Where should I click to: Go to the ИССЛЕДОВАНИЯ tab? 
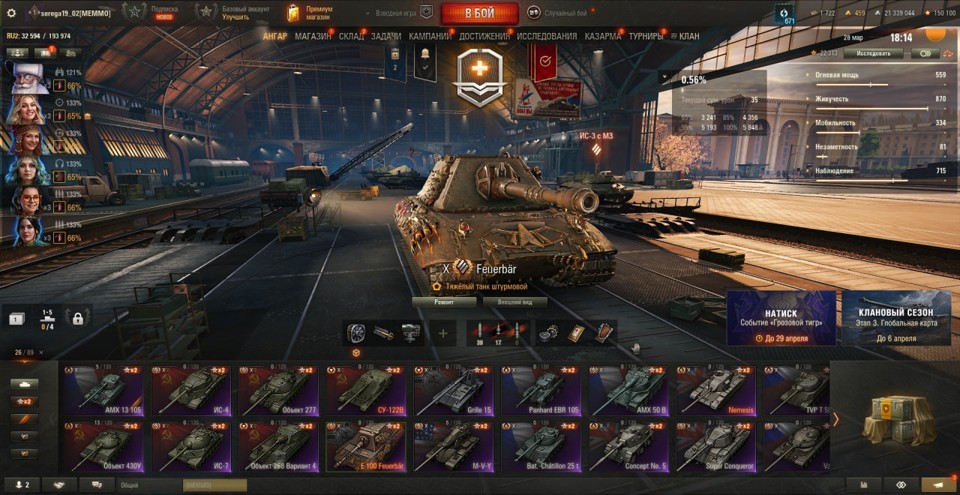pos(547,36)
